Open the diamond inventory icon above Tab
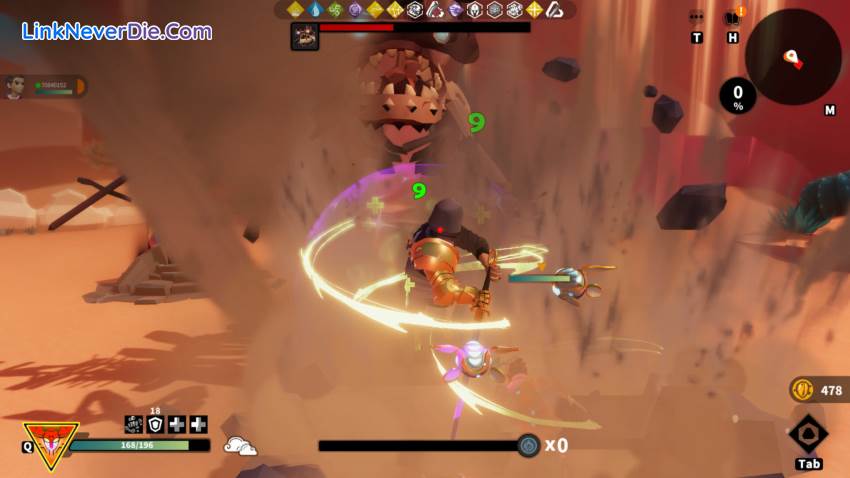The height and width of the screenshot is (478, 850). (x=808, y=435)
